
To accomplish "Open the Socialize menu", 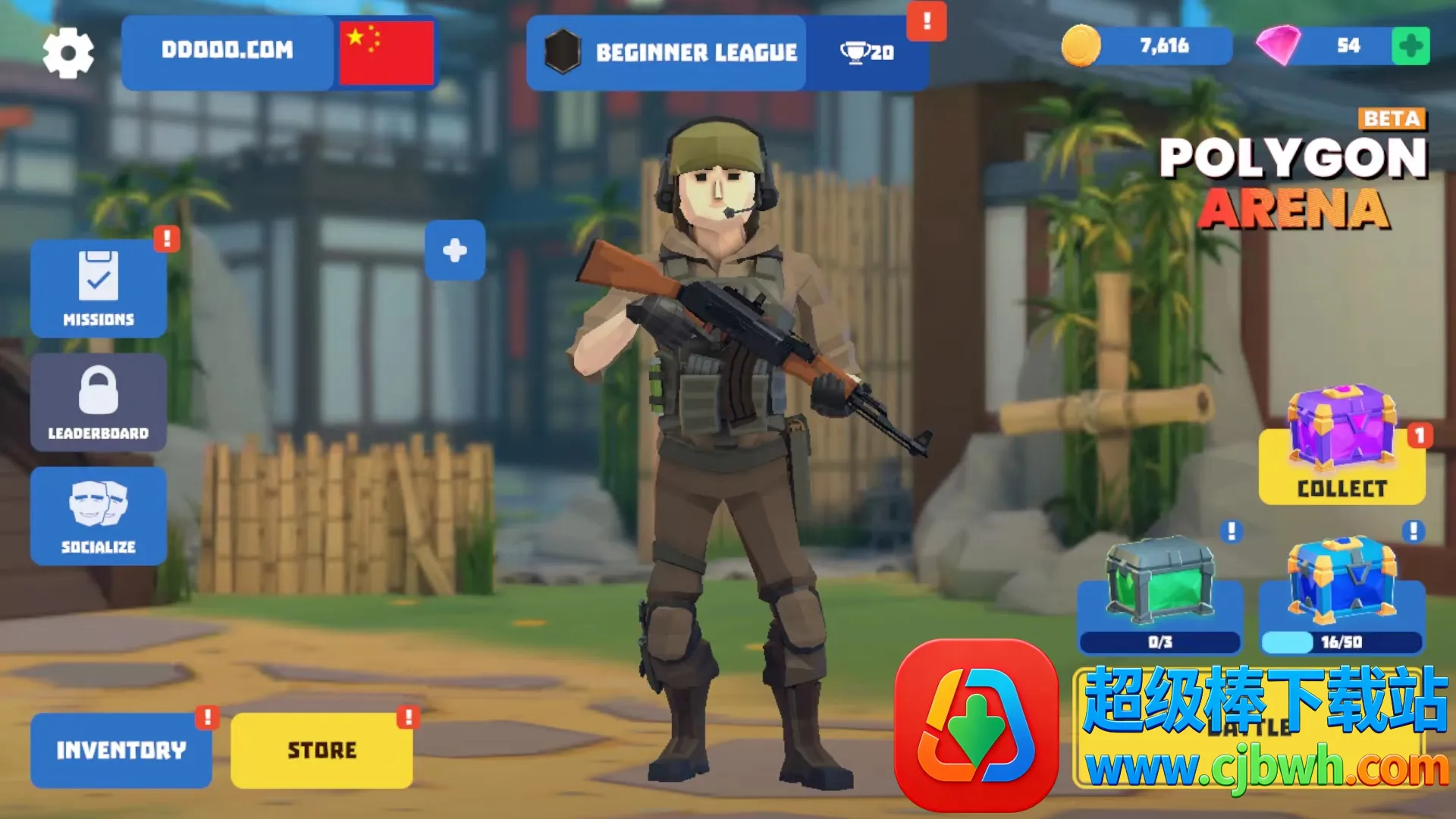I will [x=99, y=516].
